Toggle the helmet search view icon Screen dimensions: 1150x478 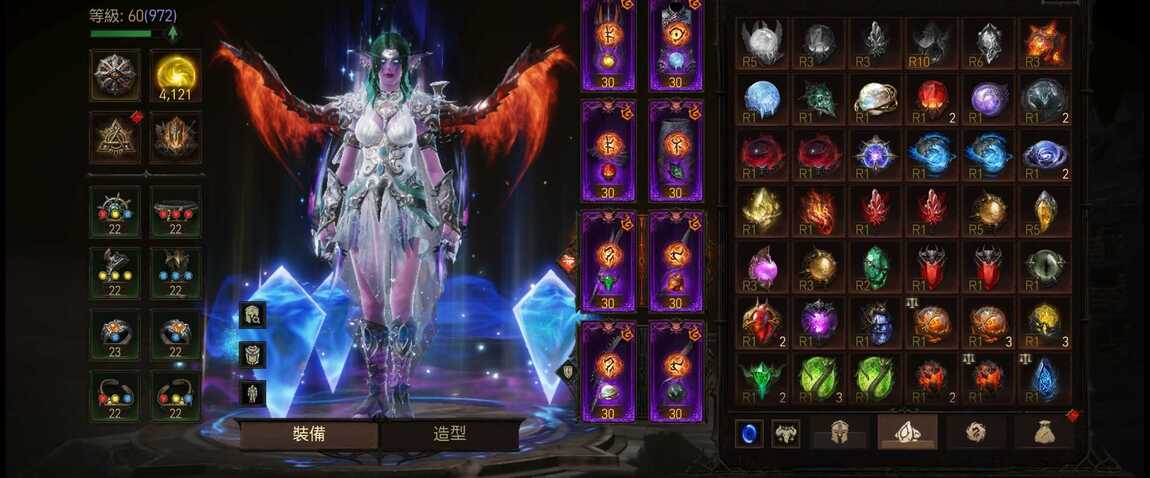point(252,315)
